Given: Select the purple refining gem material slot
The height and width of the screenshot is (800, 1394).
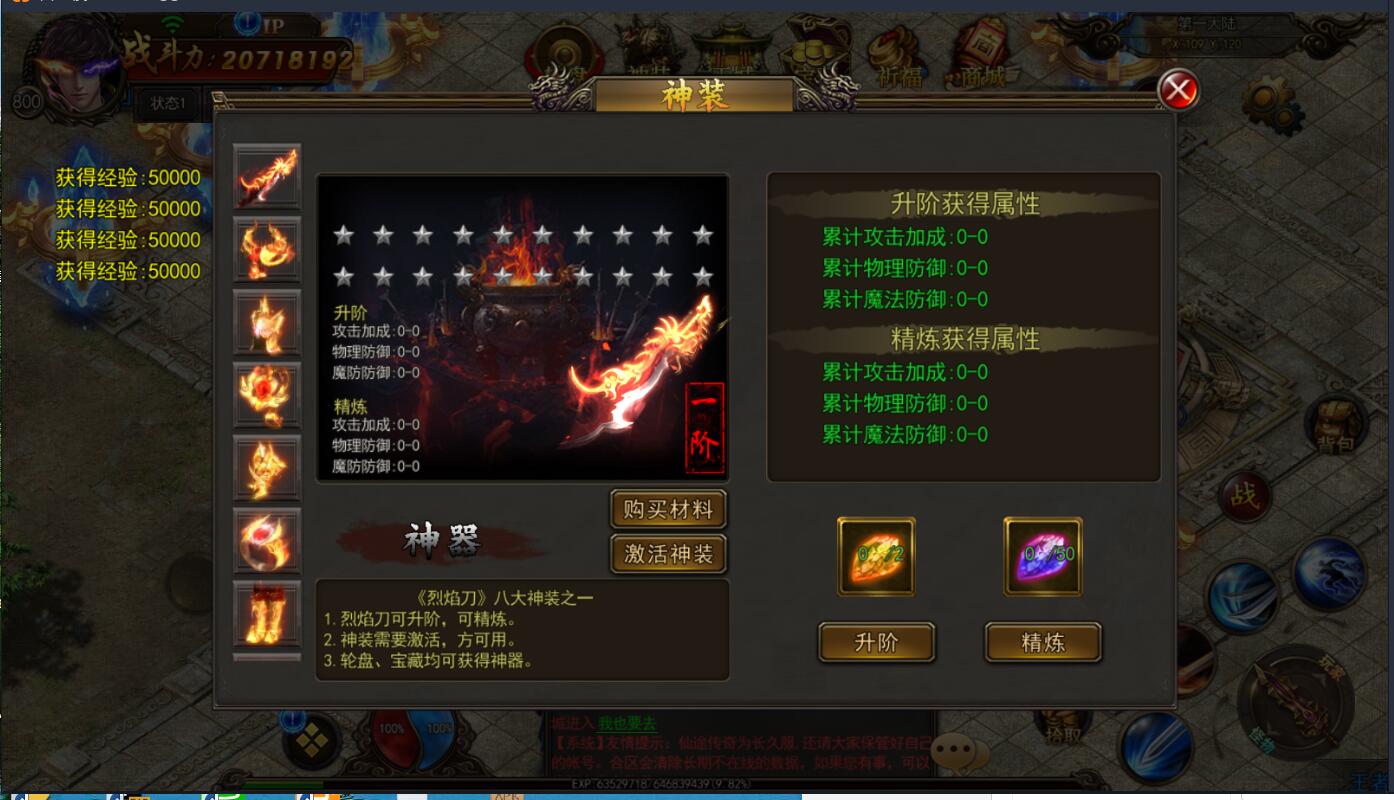Looking at the screenshot, I should coord(1043,556).
